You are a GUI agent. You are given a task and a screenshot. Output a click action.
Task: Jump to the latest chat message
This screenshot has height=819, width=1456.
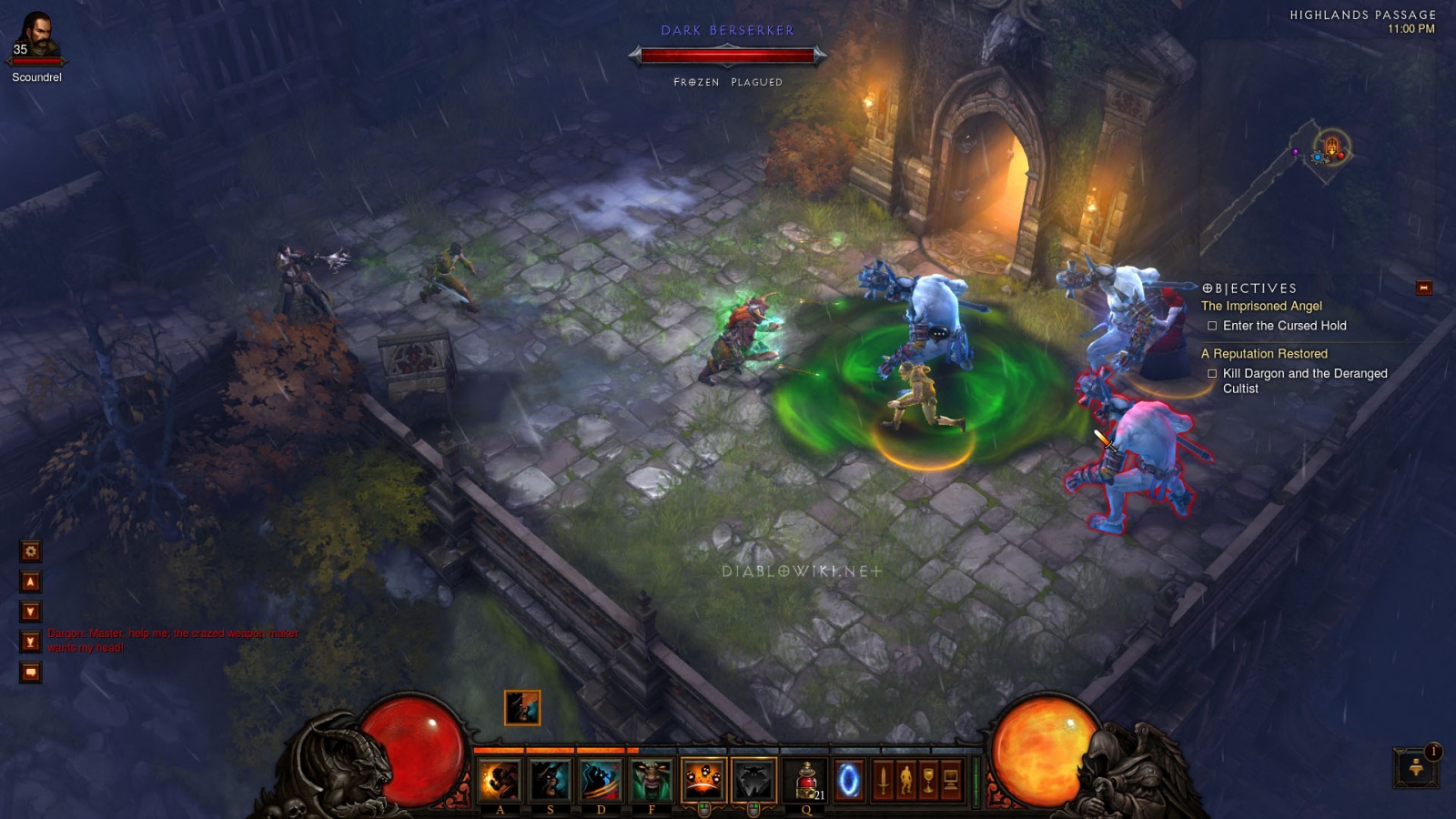pos(31,642)
